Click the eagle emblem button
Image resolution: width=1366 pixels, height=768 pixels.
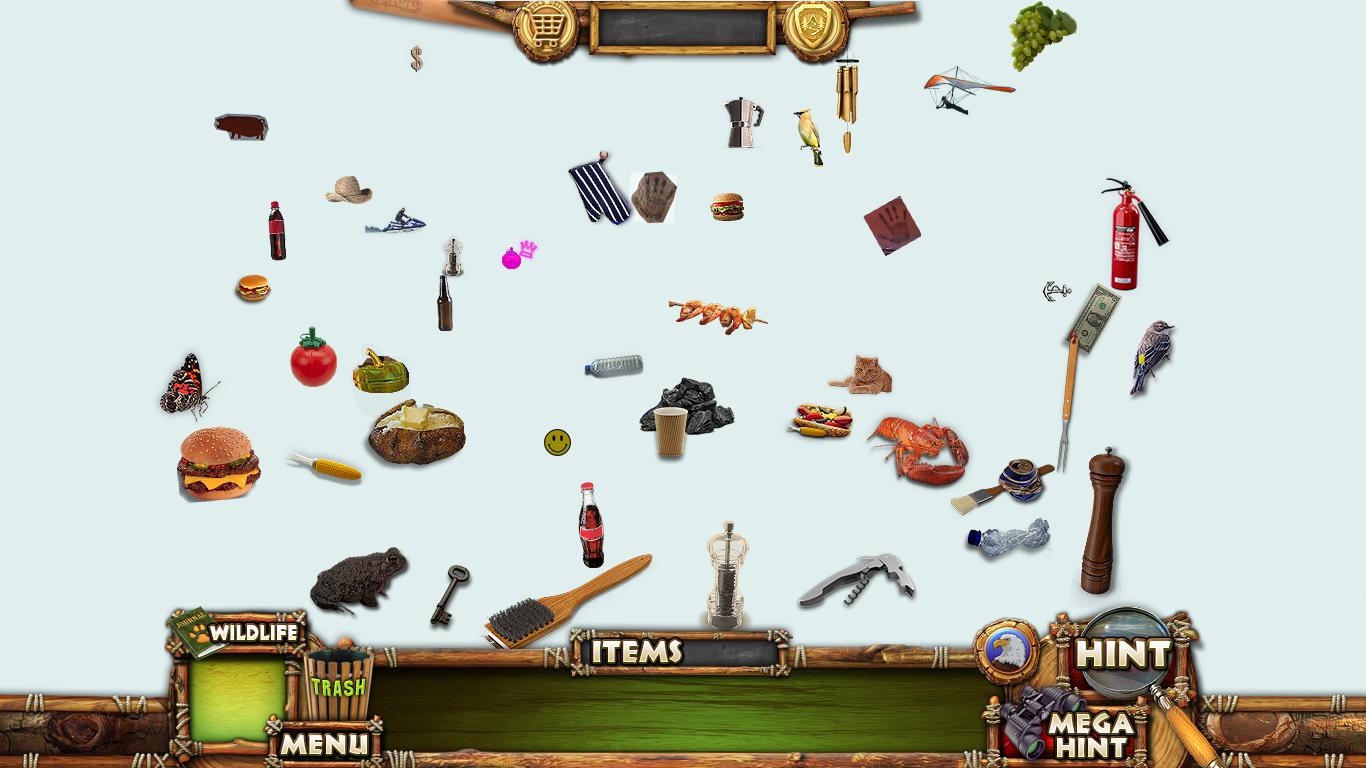[x=1007, y=651]
